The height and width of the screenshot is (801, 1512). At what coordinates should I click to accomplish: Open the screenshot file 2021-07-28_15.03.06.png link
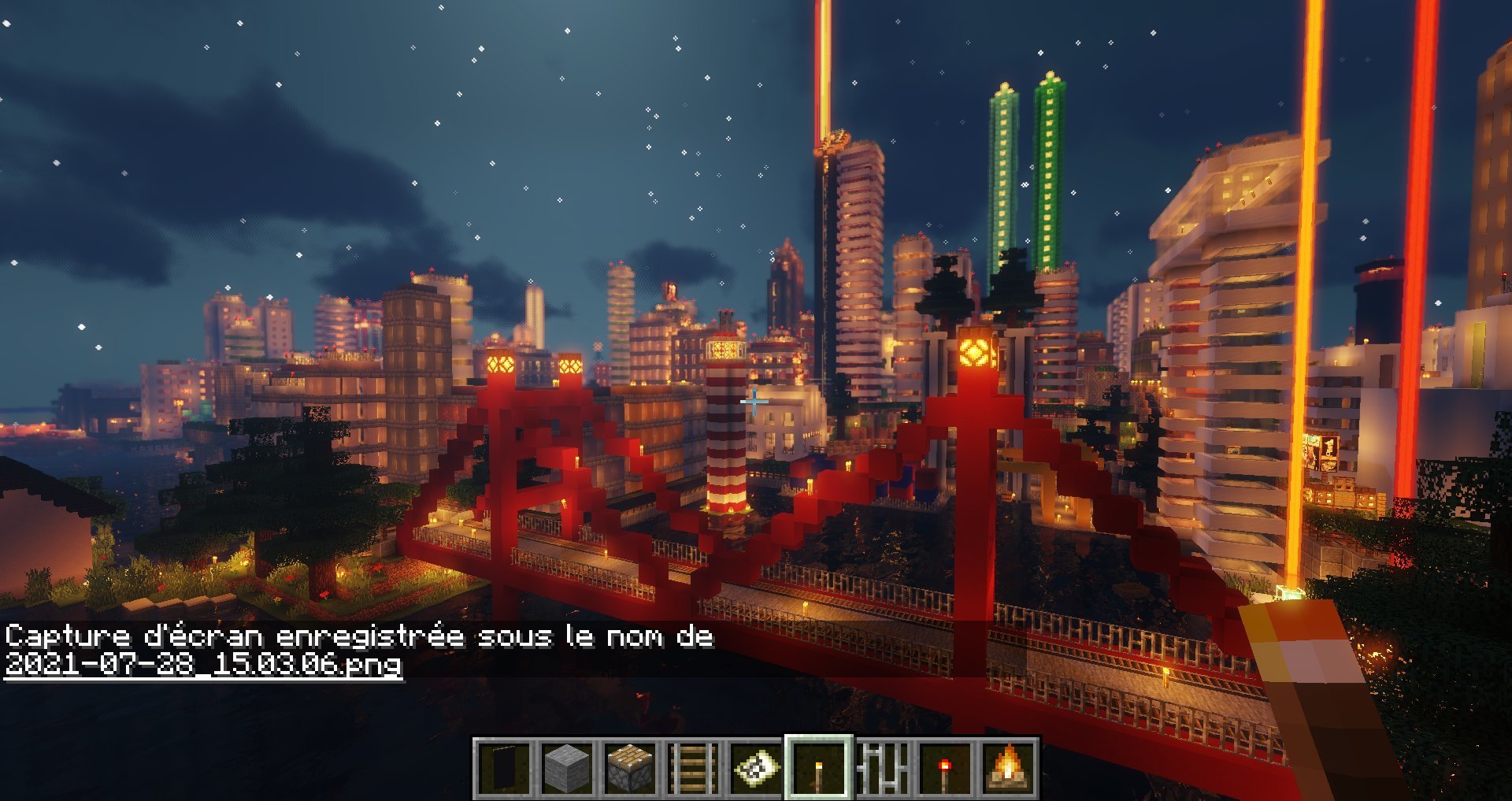pyautogui.click(x=203, y=664)
